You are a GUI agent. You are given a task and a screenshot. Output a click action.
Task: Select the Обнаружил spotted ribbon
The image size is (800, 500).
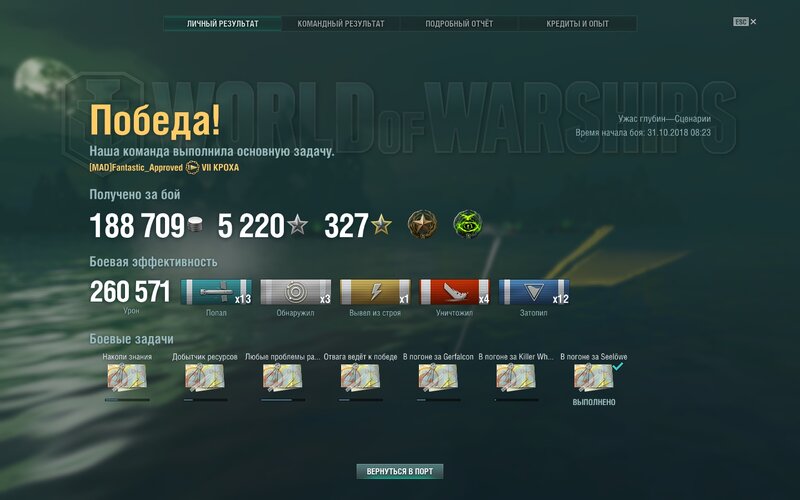pyautogui.click(x=296, y=292)
